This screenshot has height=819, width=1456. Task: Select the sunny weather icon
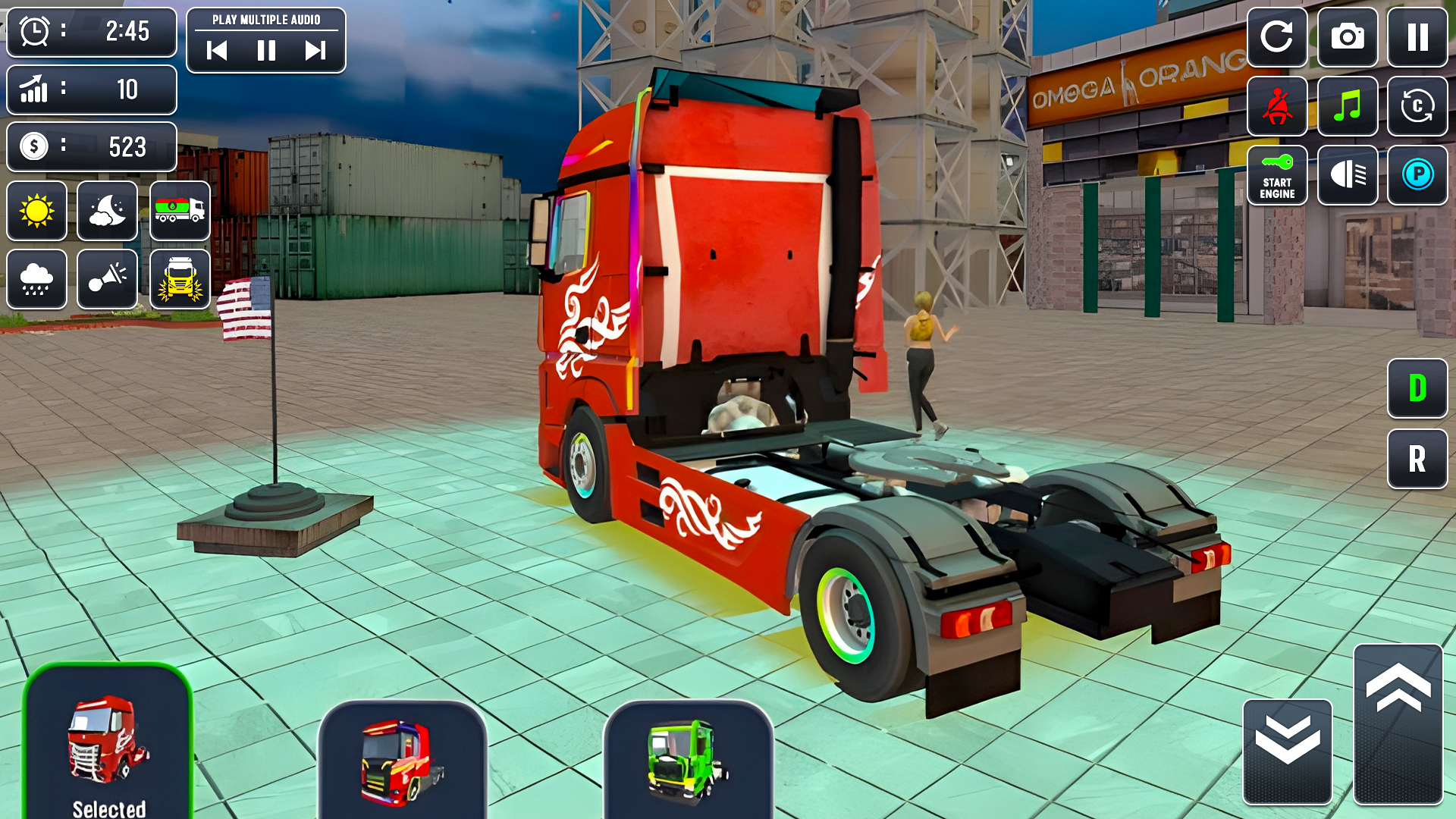pos(36,211)
